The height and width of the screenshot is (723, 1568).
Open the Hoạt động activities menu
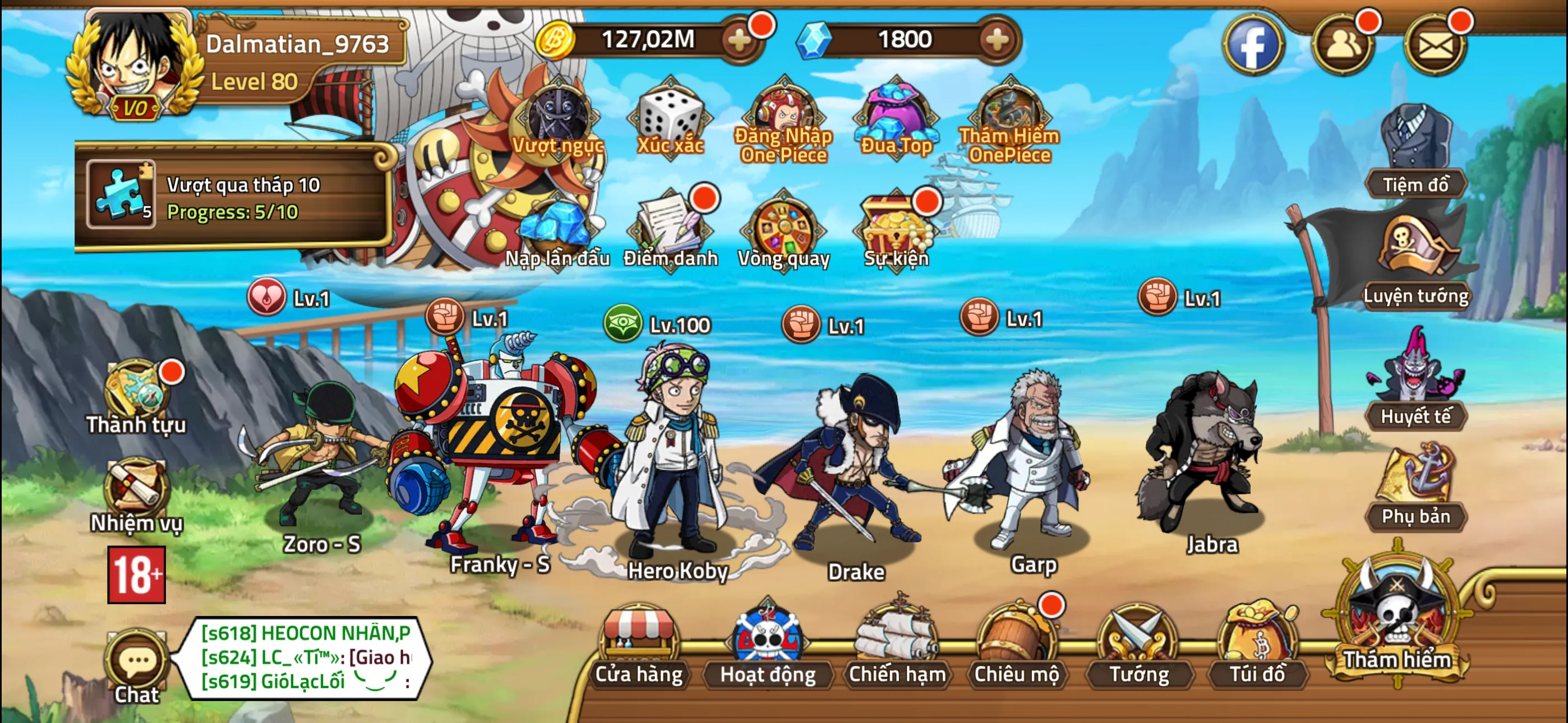pyautogui.click(x=768, y=646)
